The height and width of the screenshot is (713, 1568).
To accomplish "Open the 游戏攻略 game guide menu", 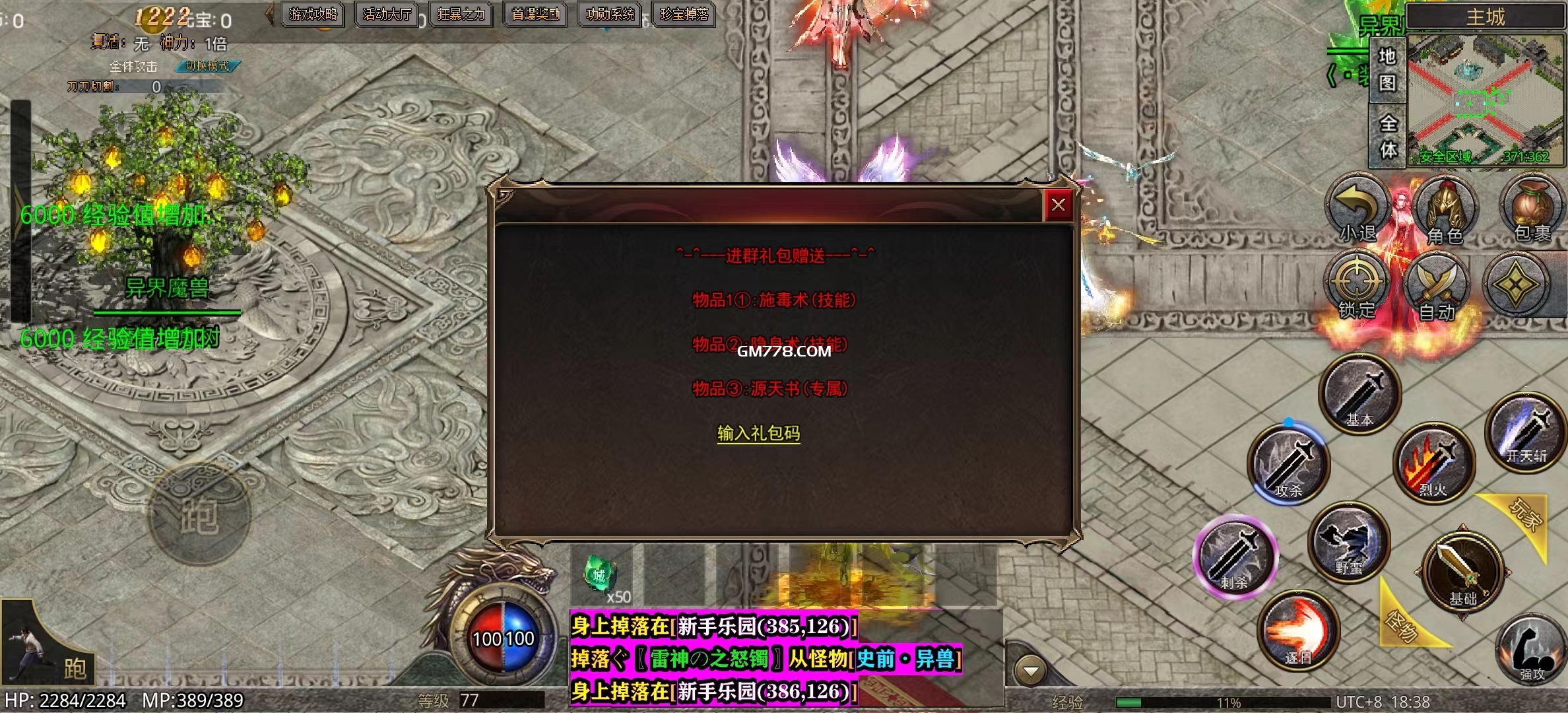I will point(313,14).
